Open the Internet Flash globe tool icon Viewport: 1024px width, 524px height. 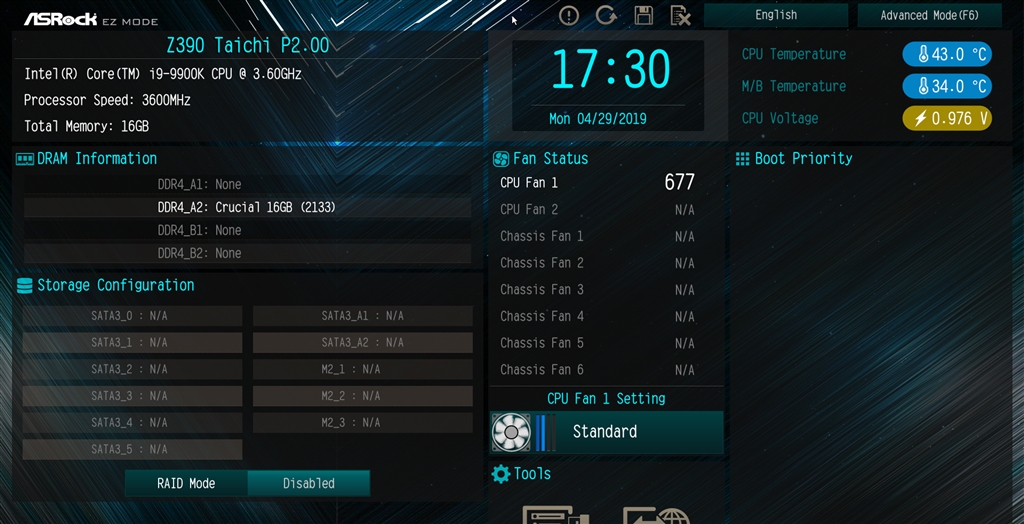pos(656,513)
